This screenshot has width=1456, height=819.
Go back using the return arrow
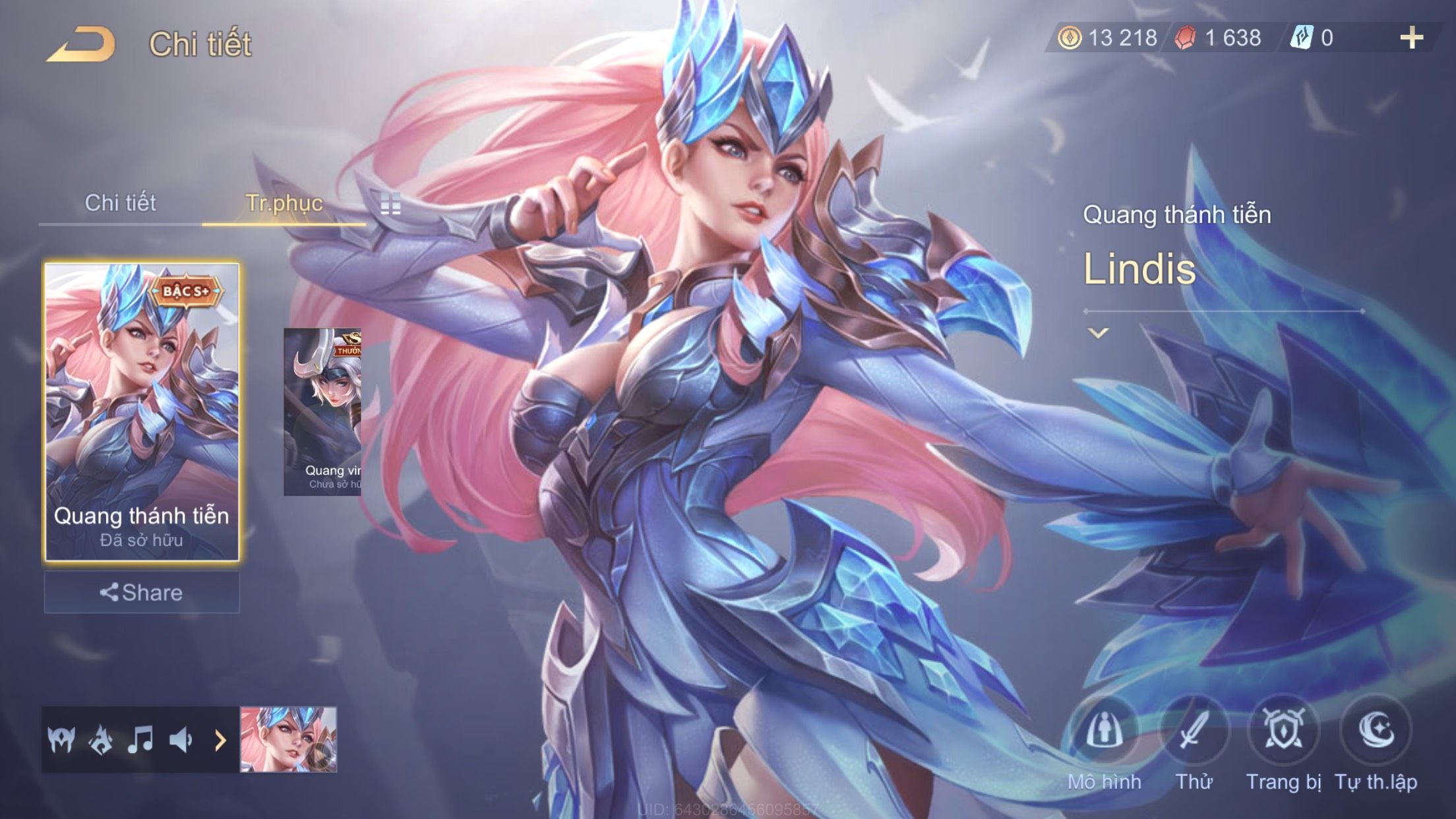pyautogui.click(x=80, y=45)
